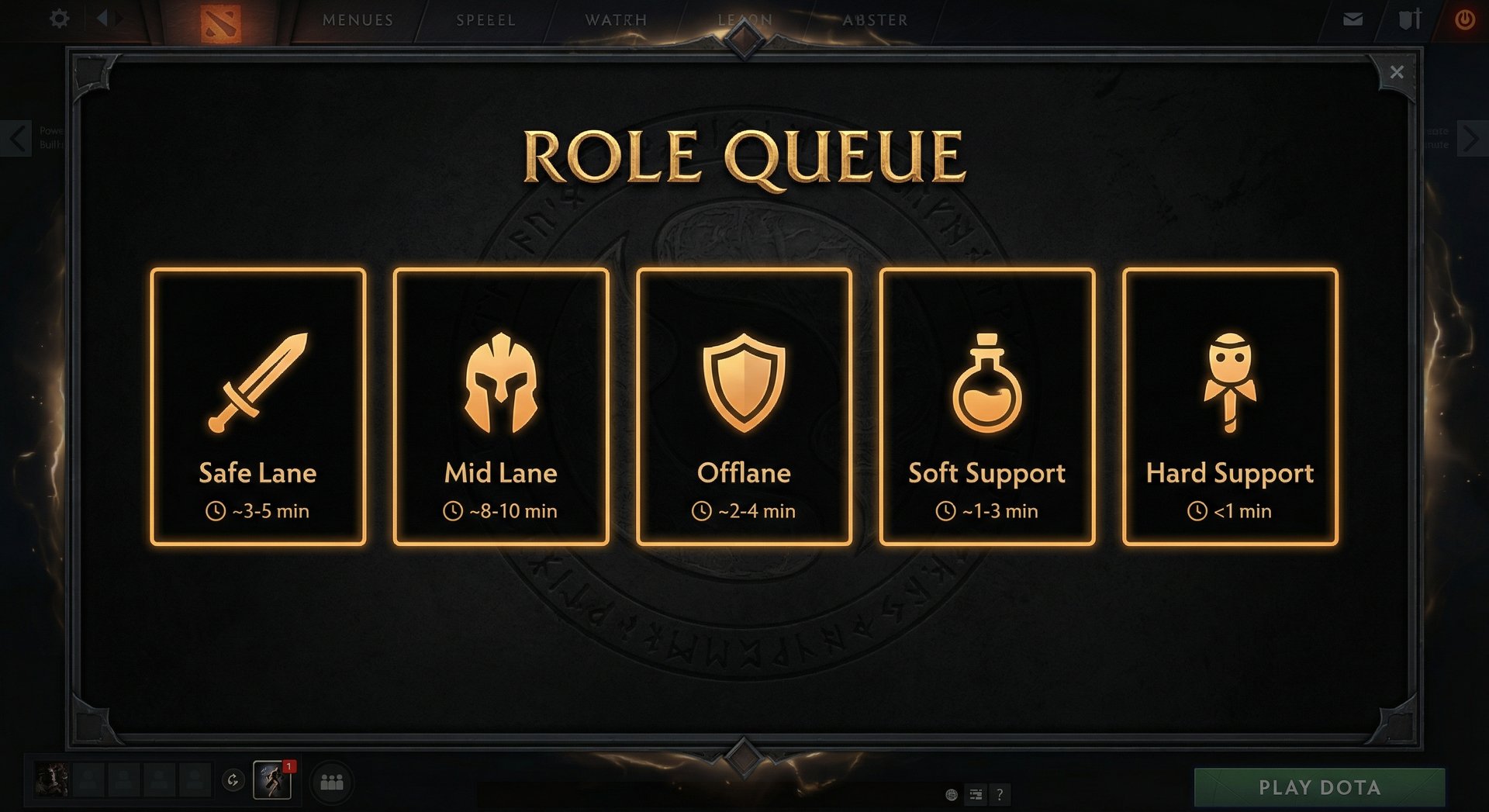Click the power button to exit
Screen dimensions: 1489x812
1466,19
